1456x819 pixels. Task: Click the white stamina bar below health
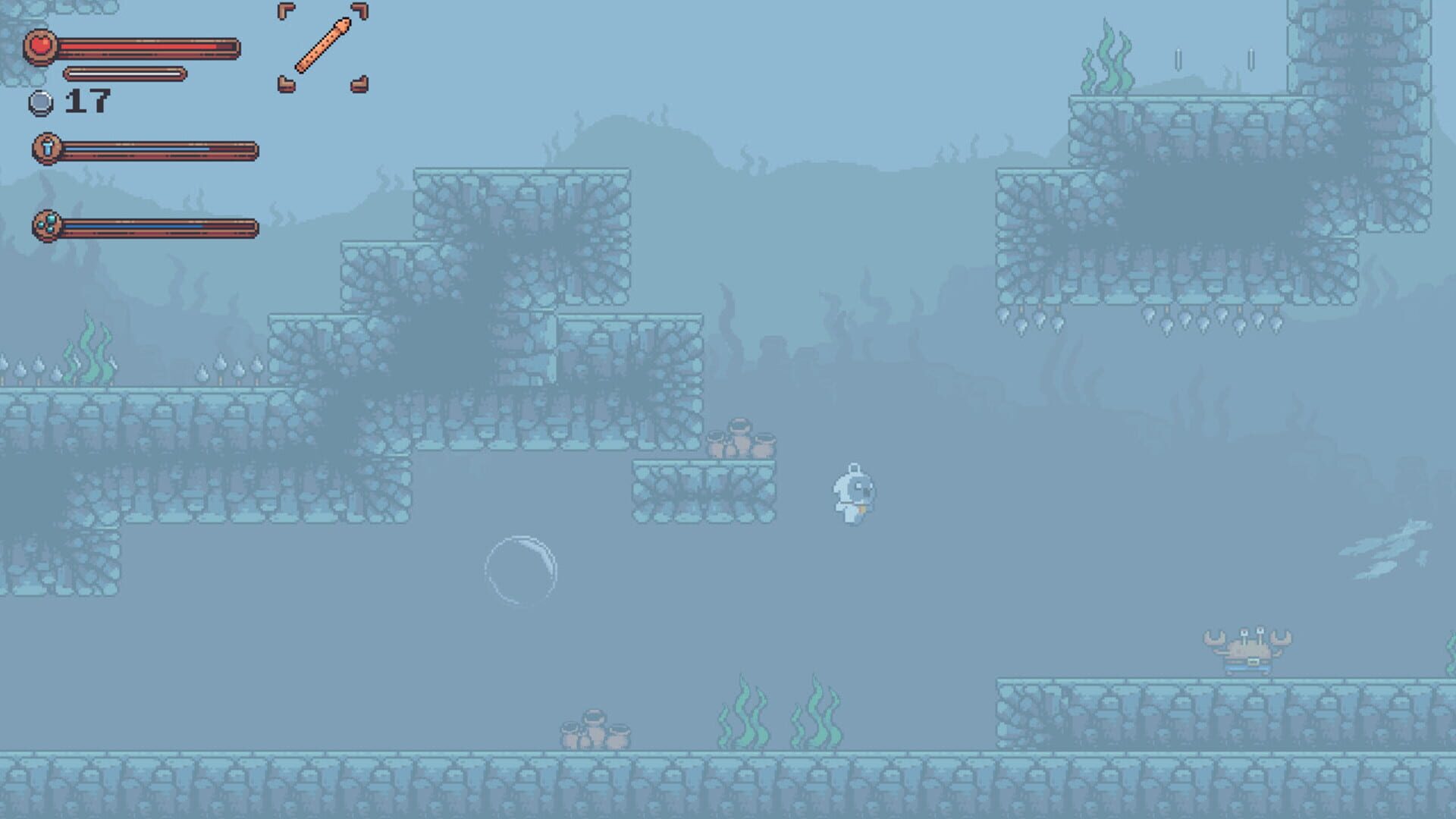pos(125,74)
